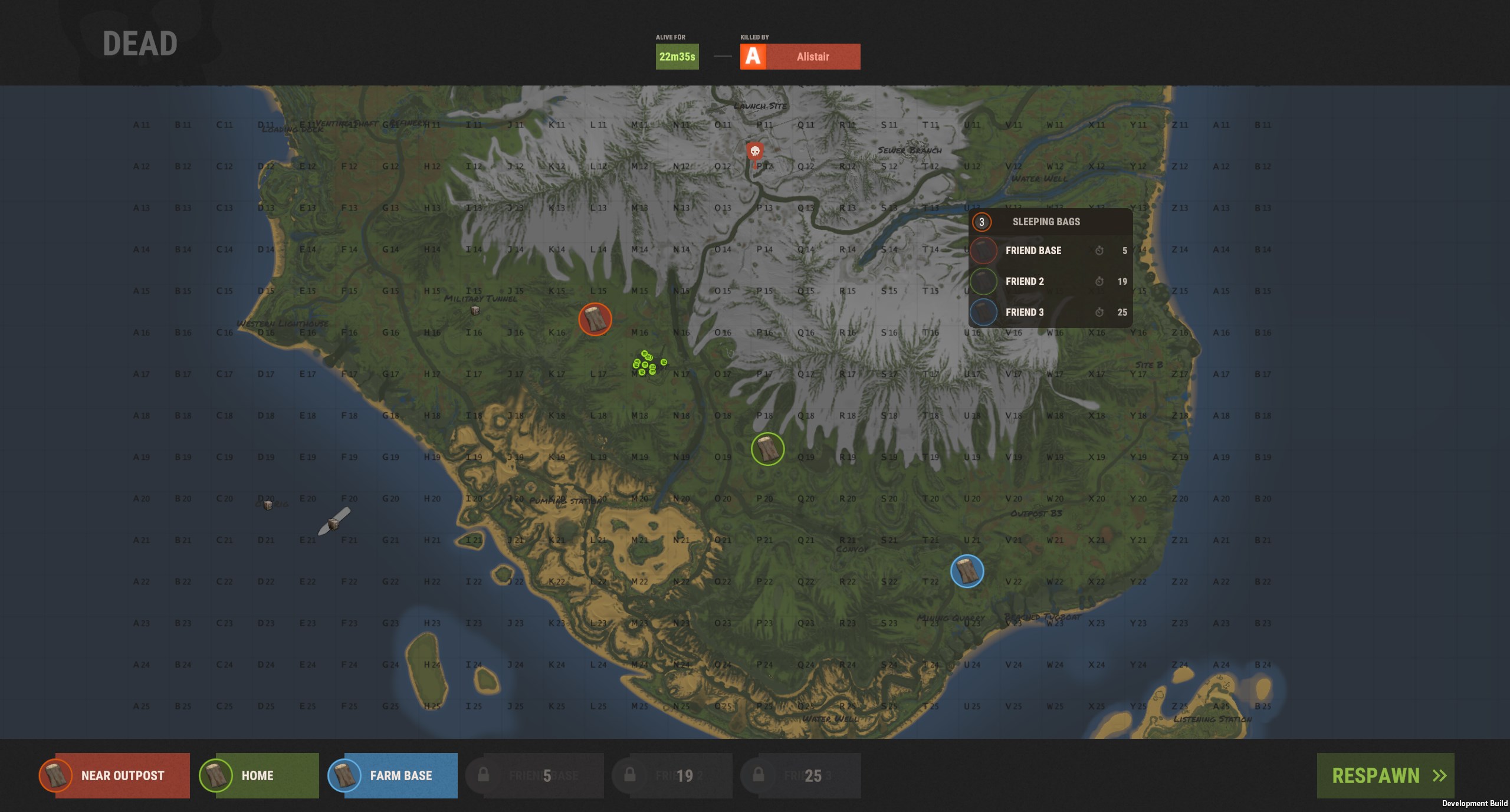Click the blue sleeping bag map marker

click(967, 571)
